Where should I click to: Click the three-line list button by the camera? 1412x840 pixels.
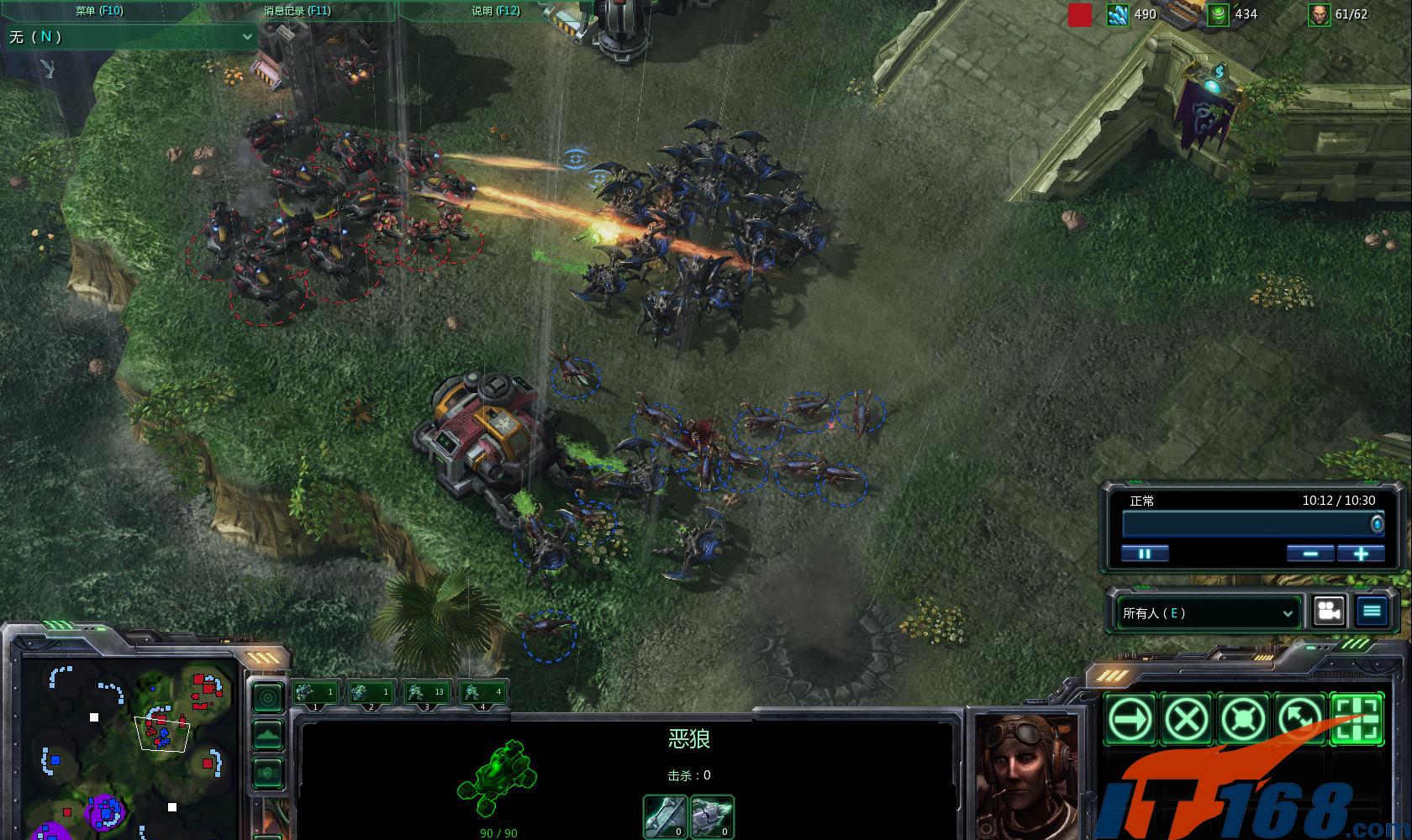click(1372, 612)
